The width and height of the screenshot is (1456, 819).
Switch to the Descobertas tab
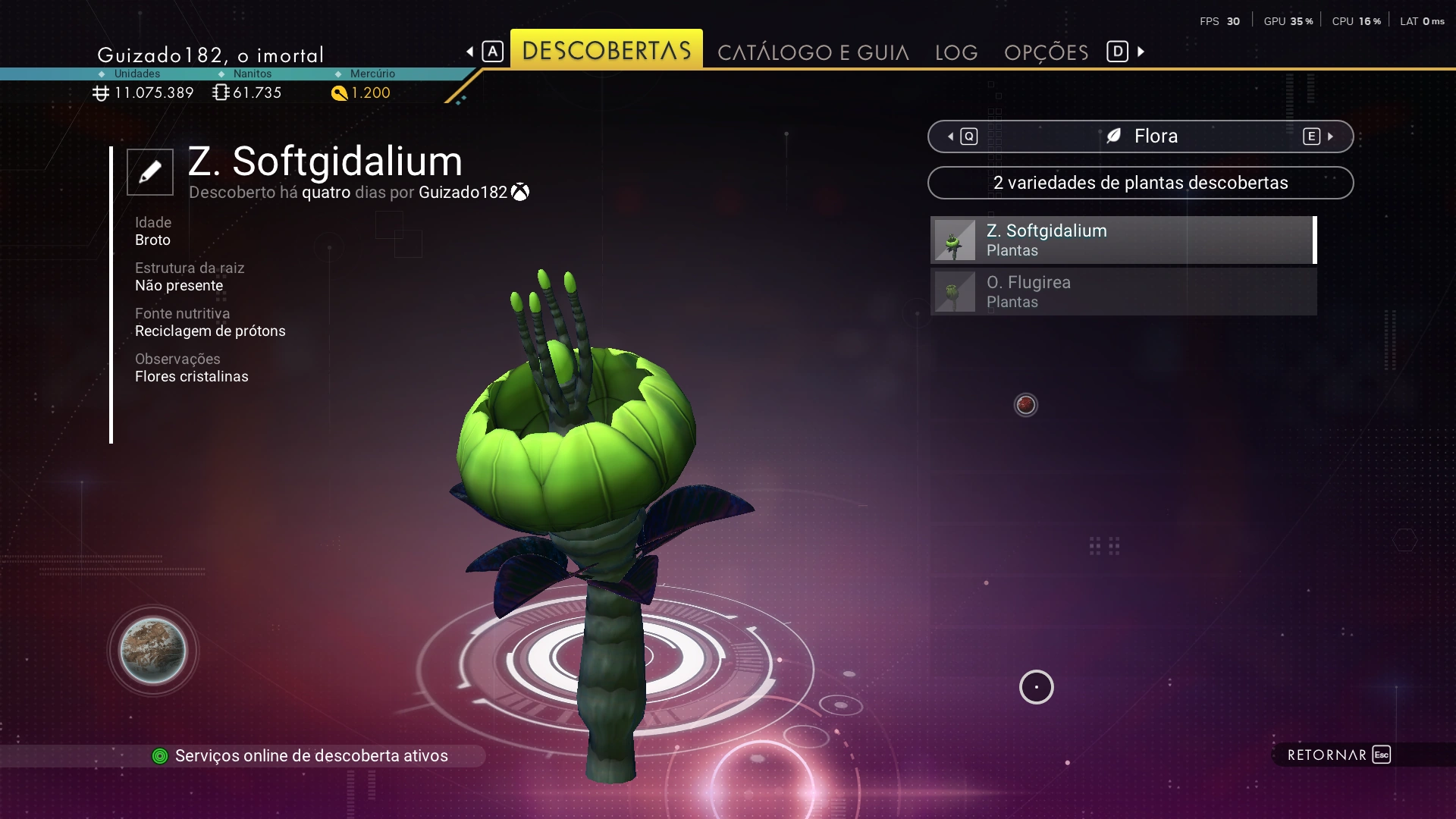606,51
